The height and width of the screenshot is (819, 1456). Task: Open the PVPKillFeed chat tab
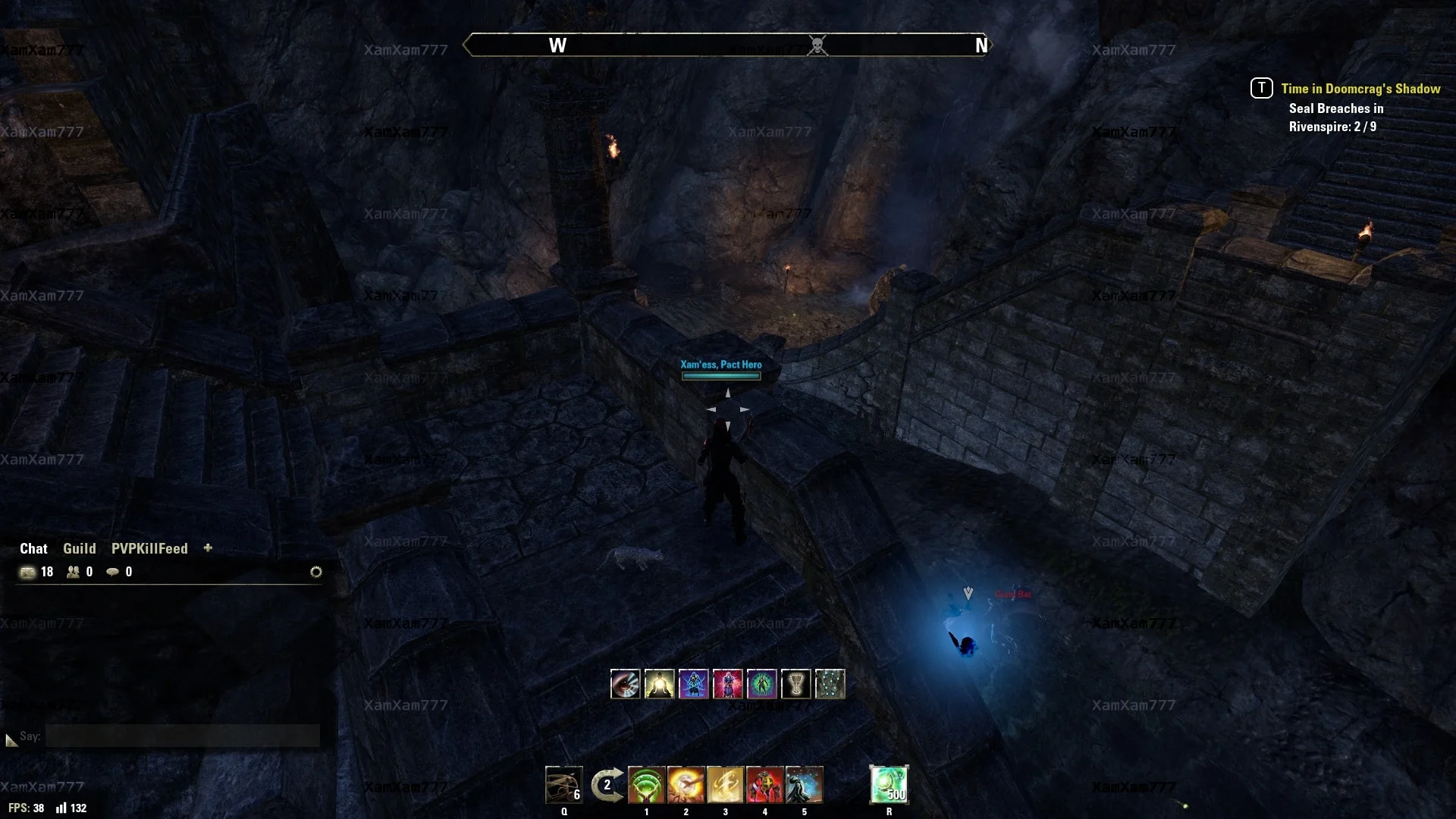point(149,548)
